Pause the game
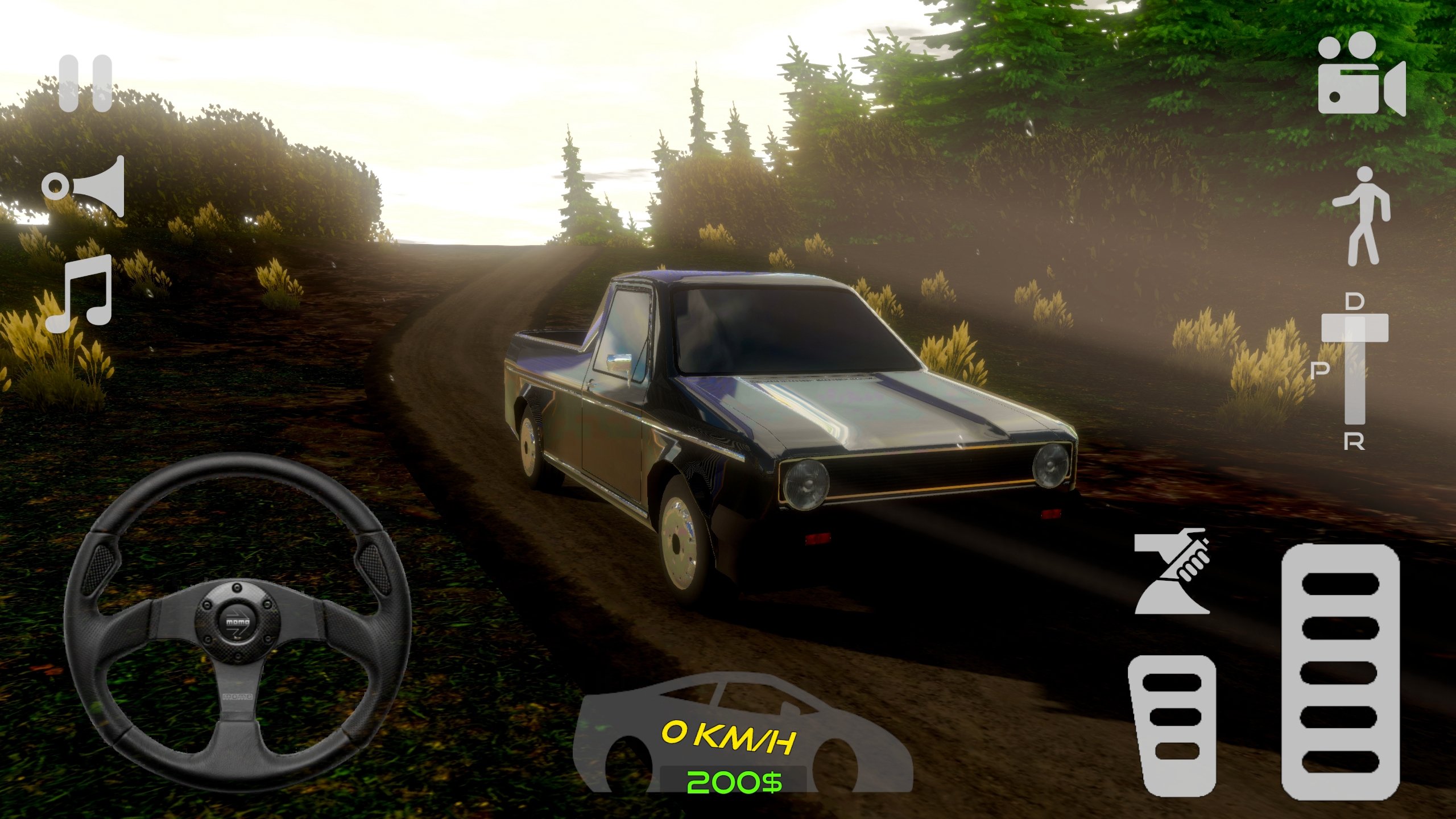This screenshot has width=1456, height=819. (85, 84)
